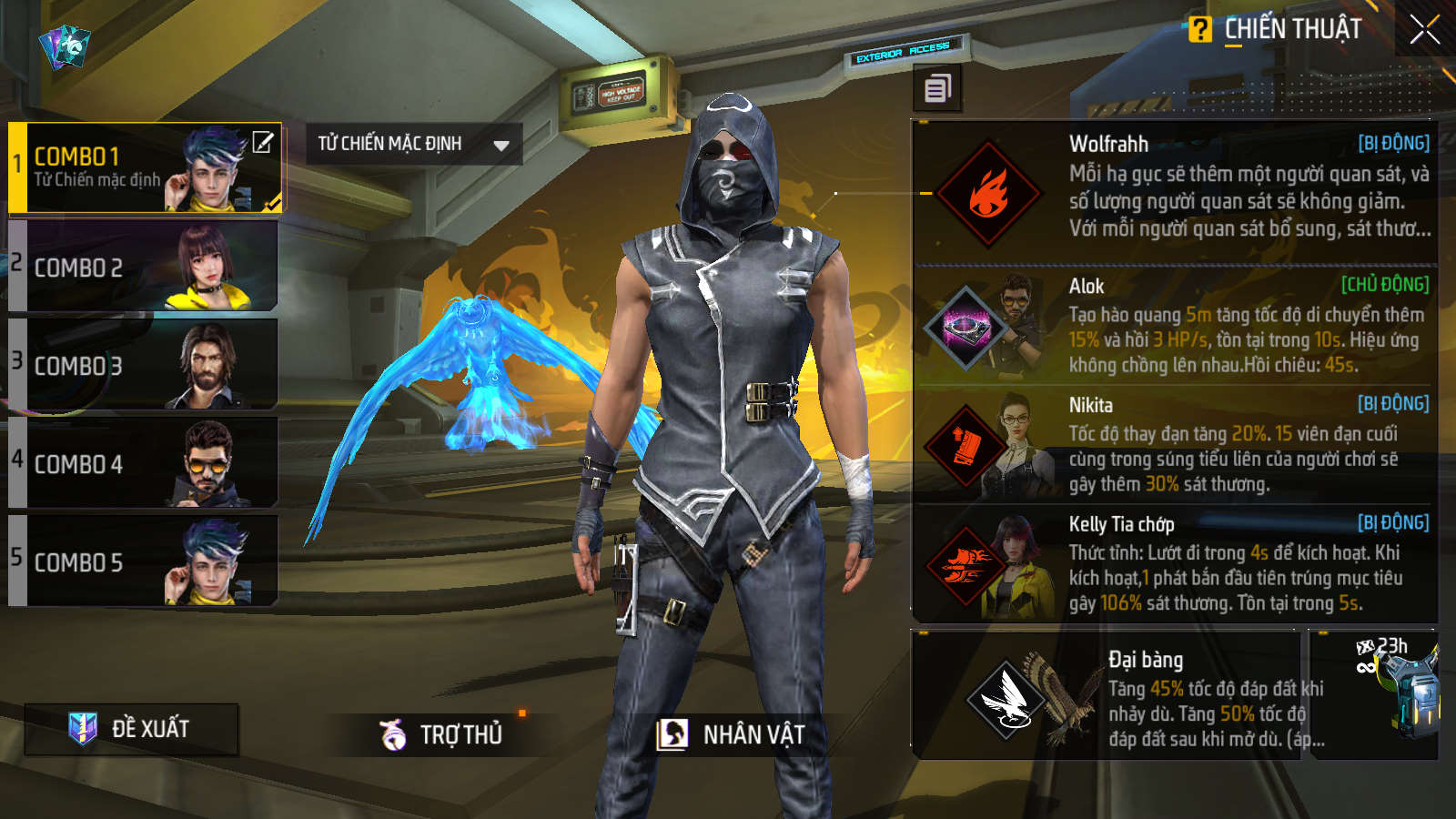Open the Tử Chiến Mặc Định dropdown
This screenshot has height=819, width=1456.
coord(414,144)
